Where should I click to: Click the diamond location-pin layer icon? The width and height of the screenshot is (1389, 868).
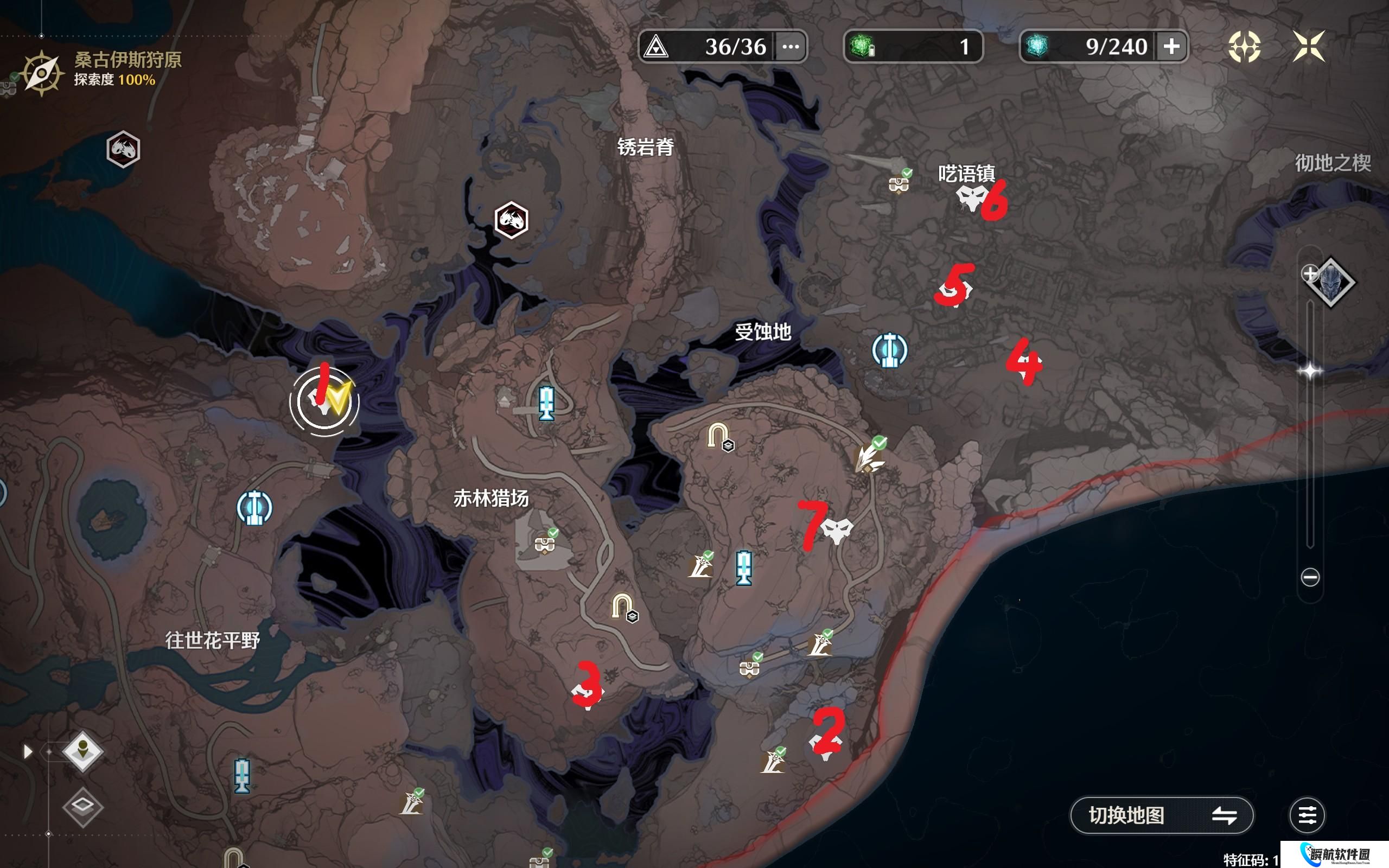(x=82, y=751)
